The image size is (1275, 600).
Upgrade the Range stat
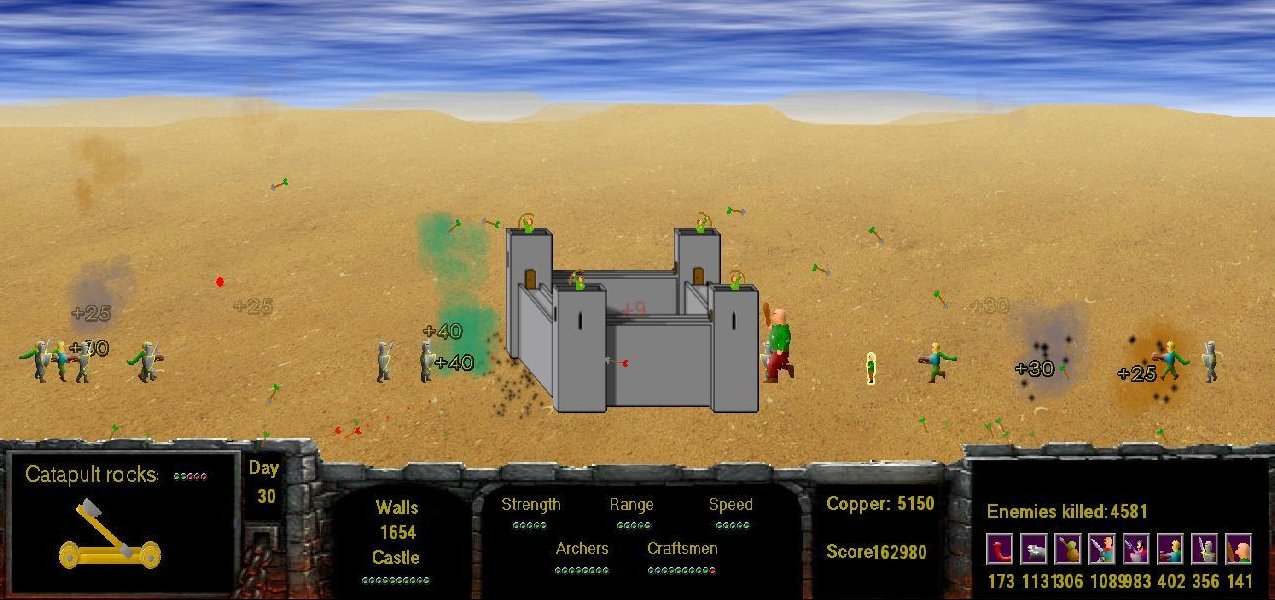coord(631,505)
